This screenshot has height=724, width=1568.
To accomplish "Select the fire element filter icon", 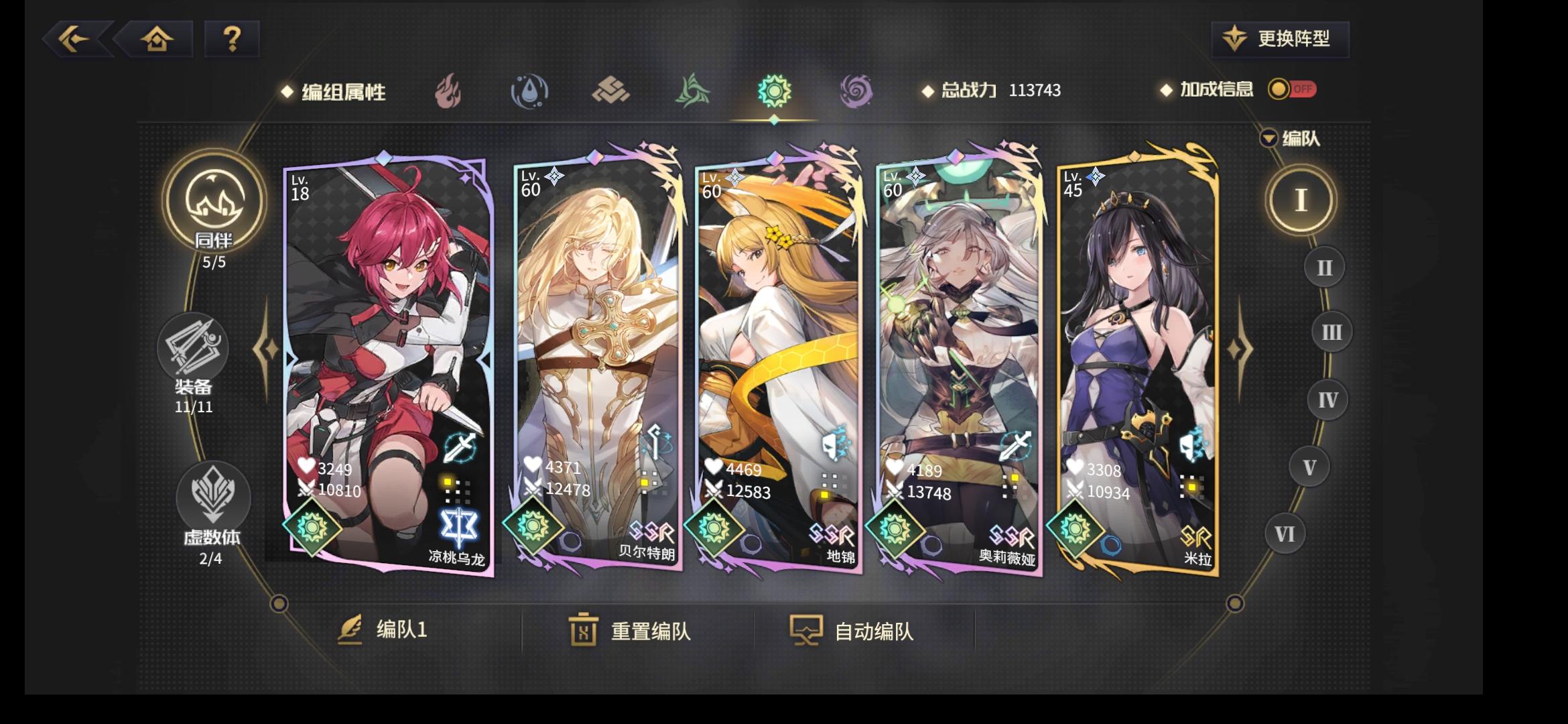I will click(448, 92).
